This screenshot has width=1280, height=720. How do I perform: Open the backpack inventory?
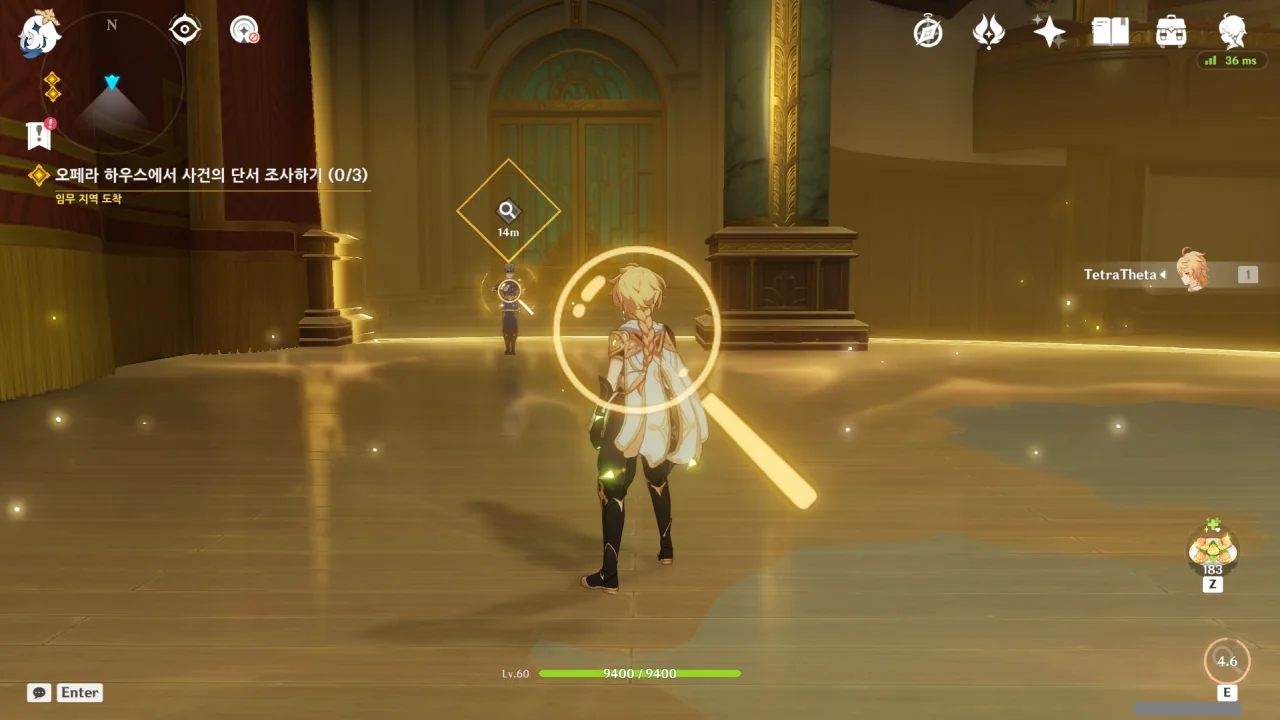tap(1171, 32)
